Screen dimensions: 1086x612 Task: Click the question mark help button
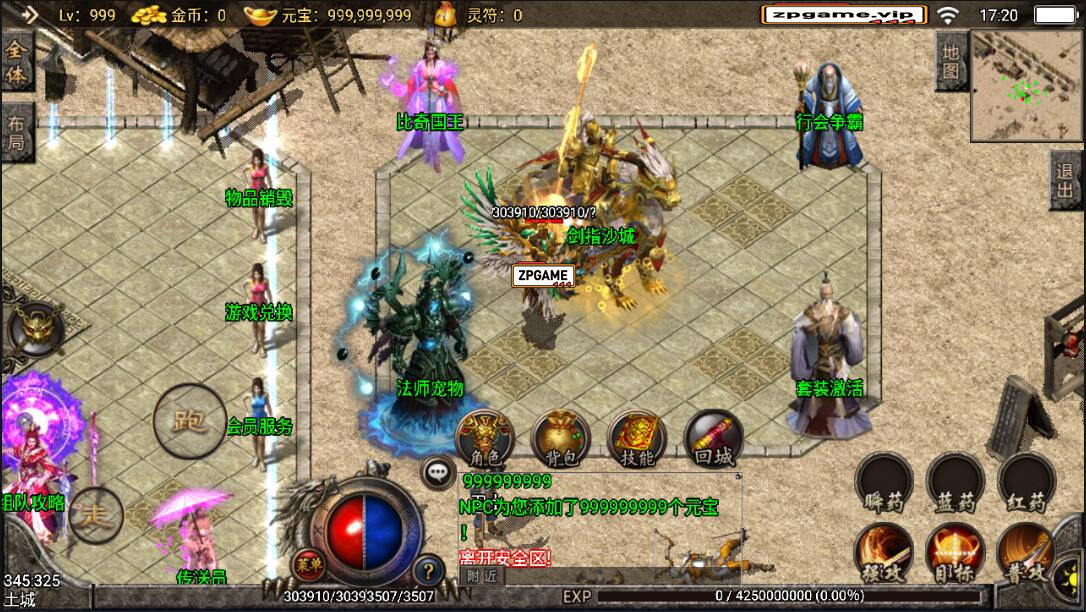click(x=428, y=571)
